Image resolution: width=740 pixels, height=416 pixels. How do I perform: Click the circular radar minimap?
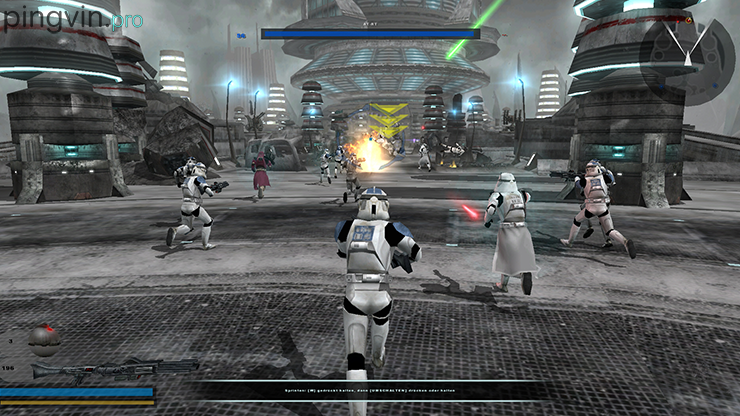tap(686, 51)
